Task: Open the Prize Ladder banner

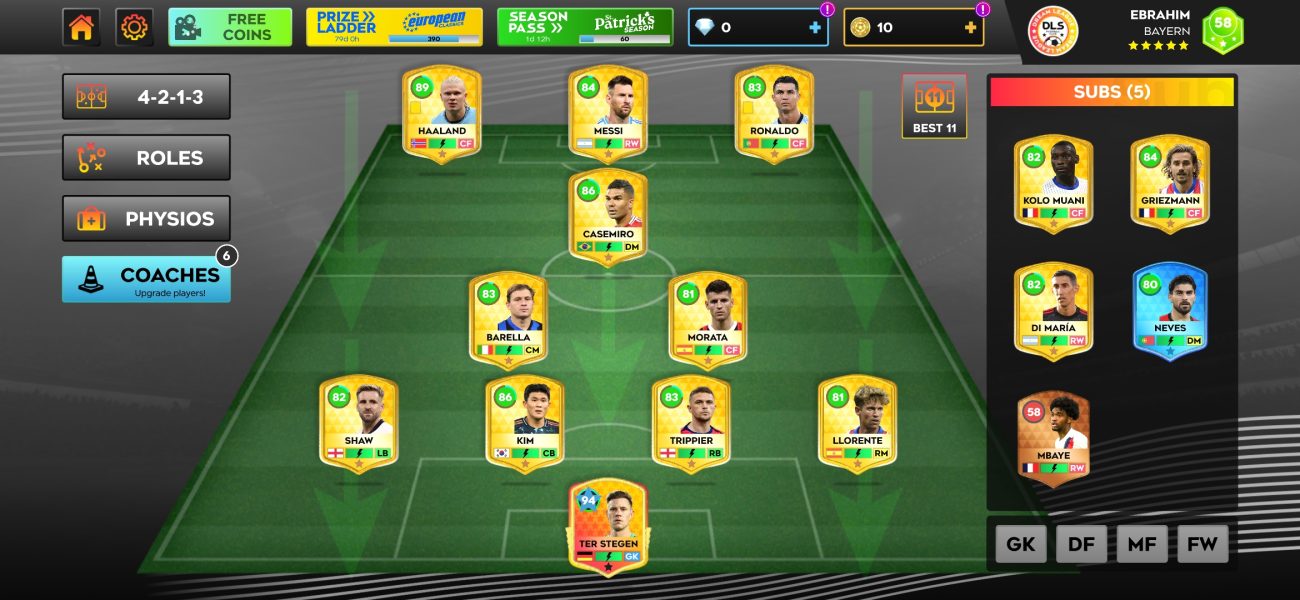Action: (394, 27)
